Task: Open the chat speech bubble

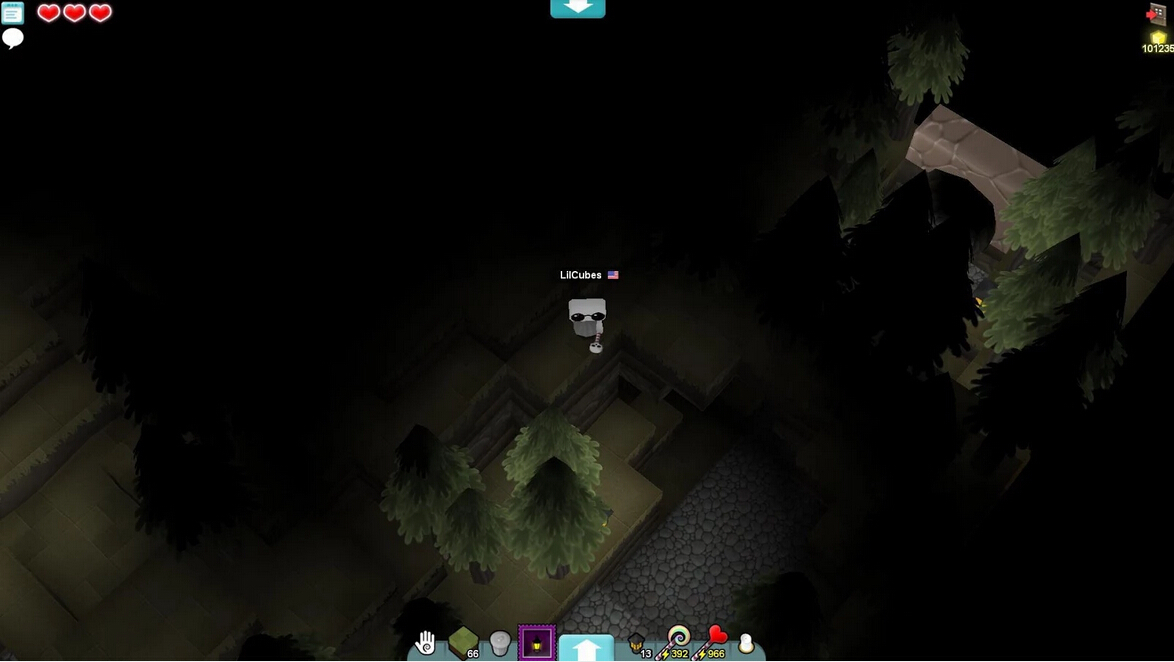Action: (13, 38)
